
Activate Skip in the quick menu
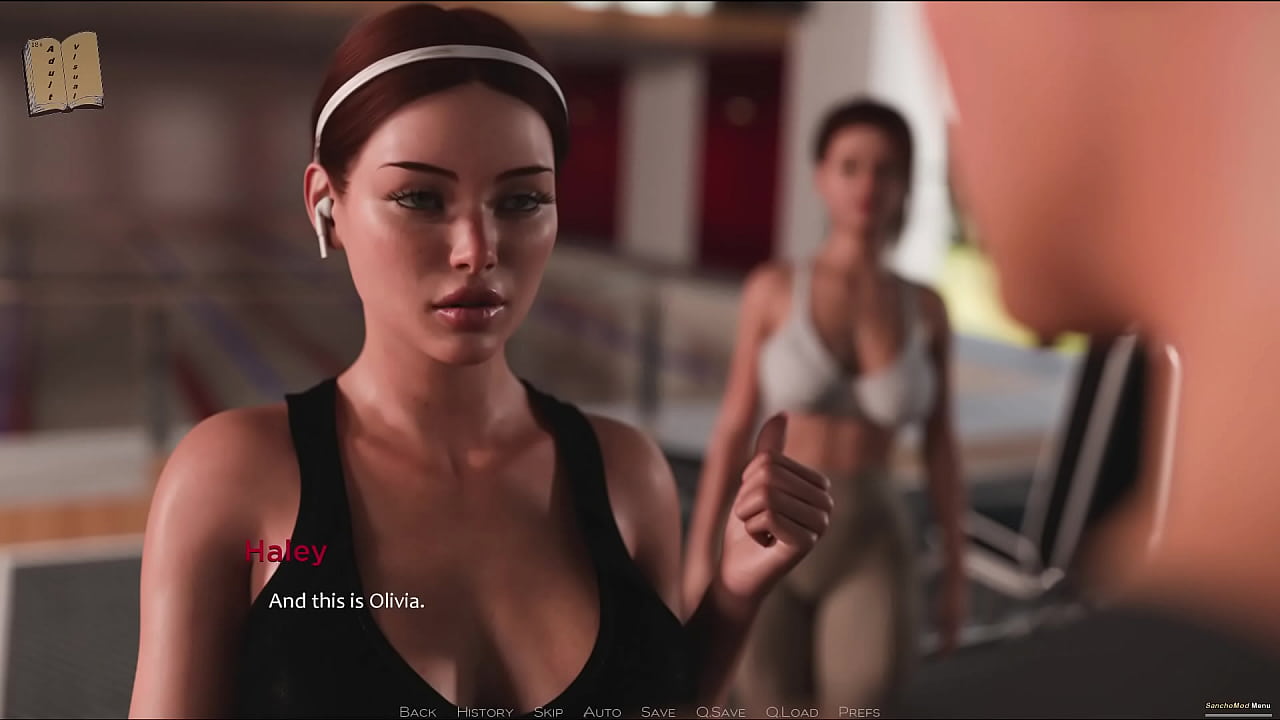pyautogui.click(x=548, y=712)
